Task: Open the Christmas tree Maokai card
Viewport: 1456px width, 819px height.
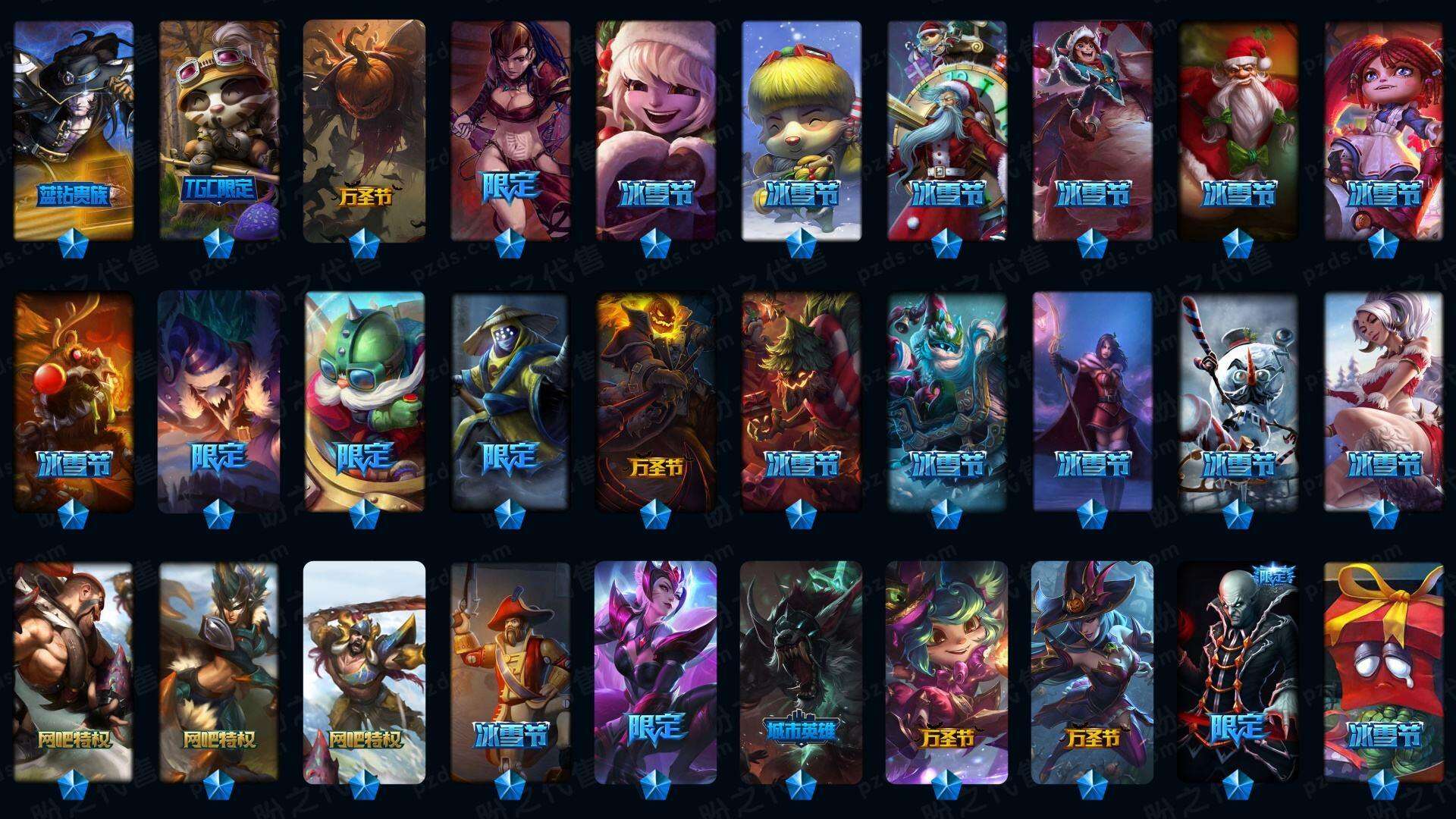Action: coord(802,402)
